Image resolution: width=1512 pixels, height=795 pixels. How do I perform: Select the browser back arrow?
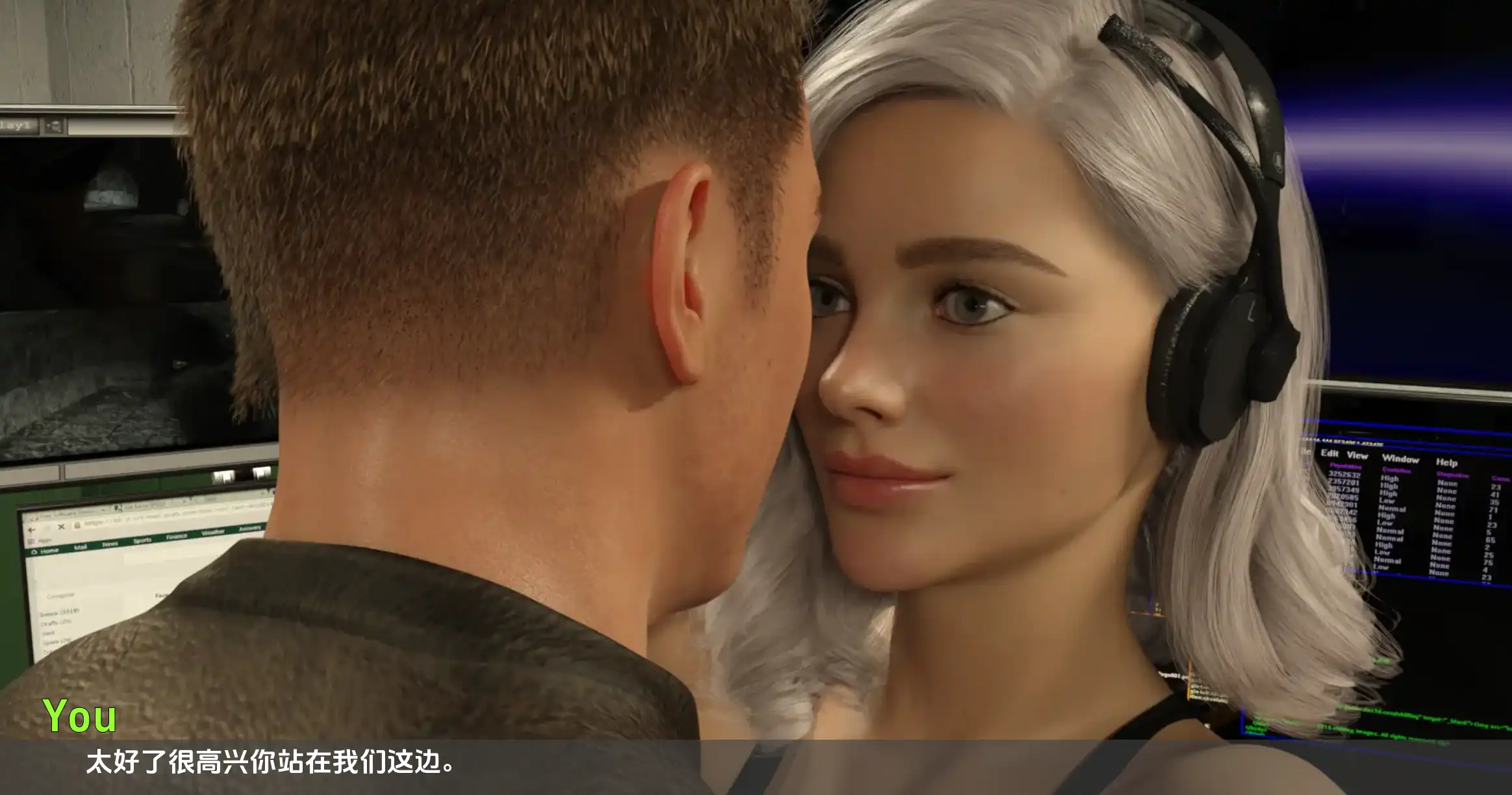(x=31, y=529)
